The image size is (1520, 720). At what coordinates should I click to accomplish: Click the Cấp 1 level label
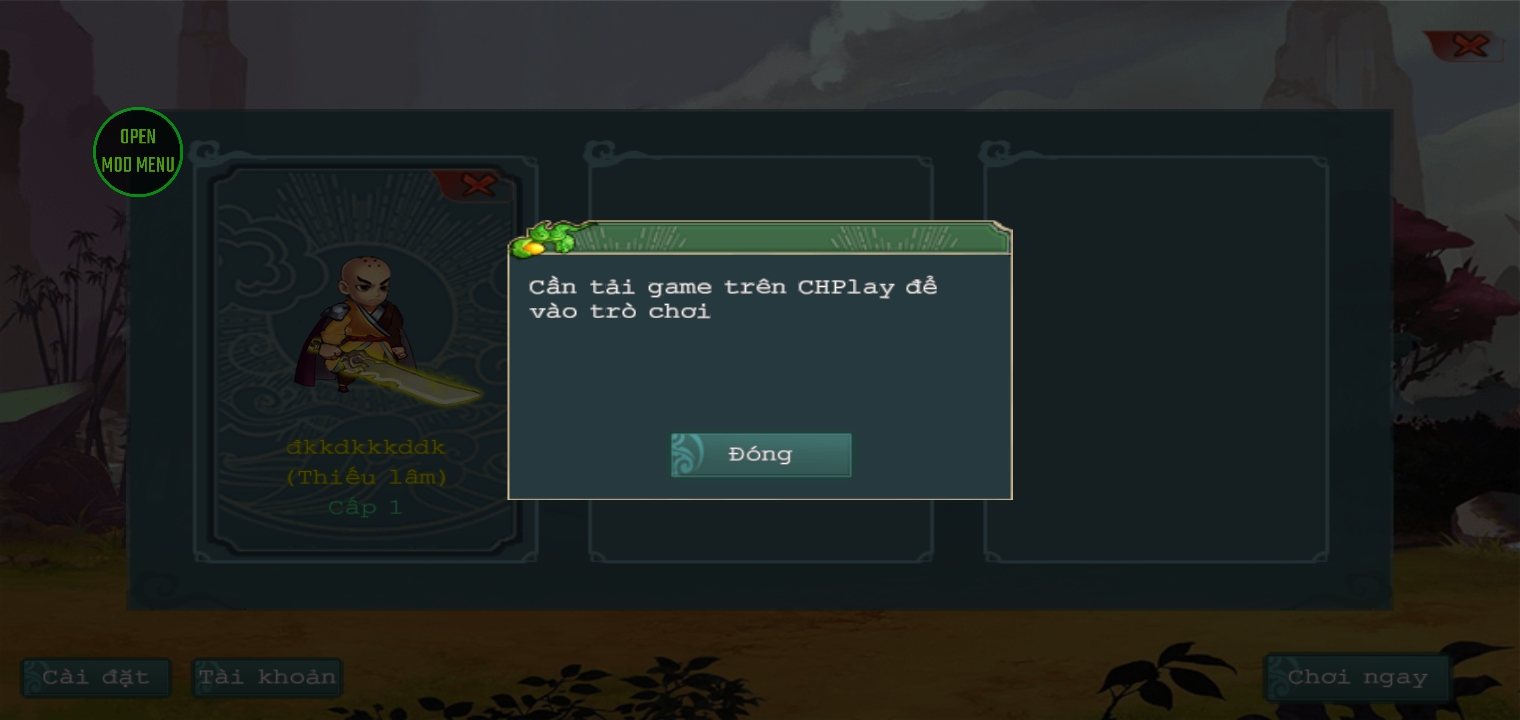point(365,508)
